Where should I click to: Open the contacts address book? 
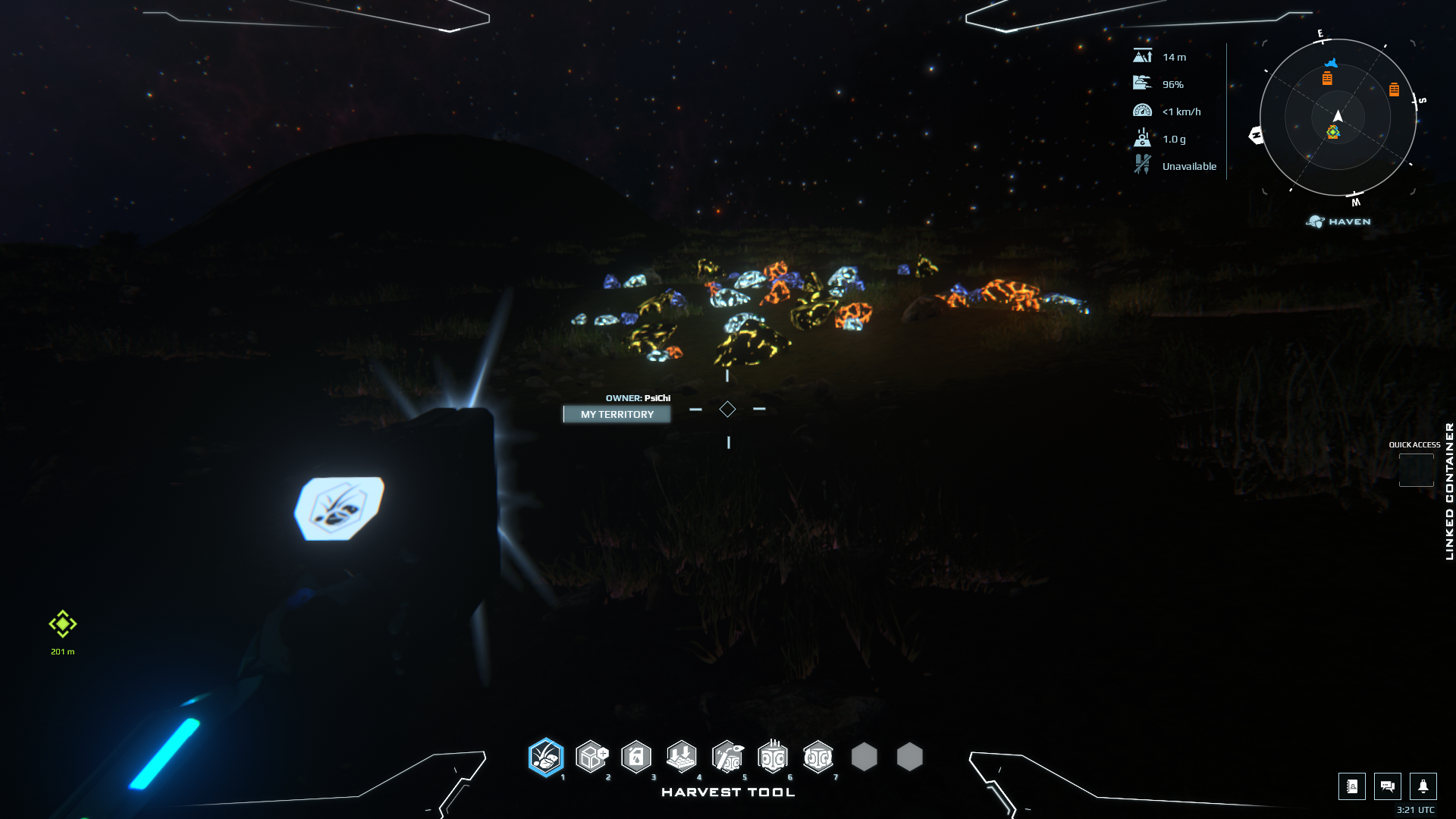coord(1351,786)
